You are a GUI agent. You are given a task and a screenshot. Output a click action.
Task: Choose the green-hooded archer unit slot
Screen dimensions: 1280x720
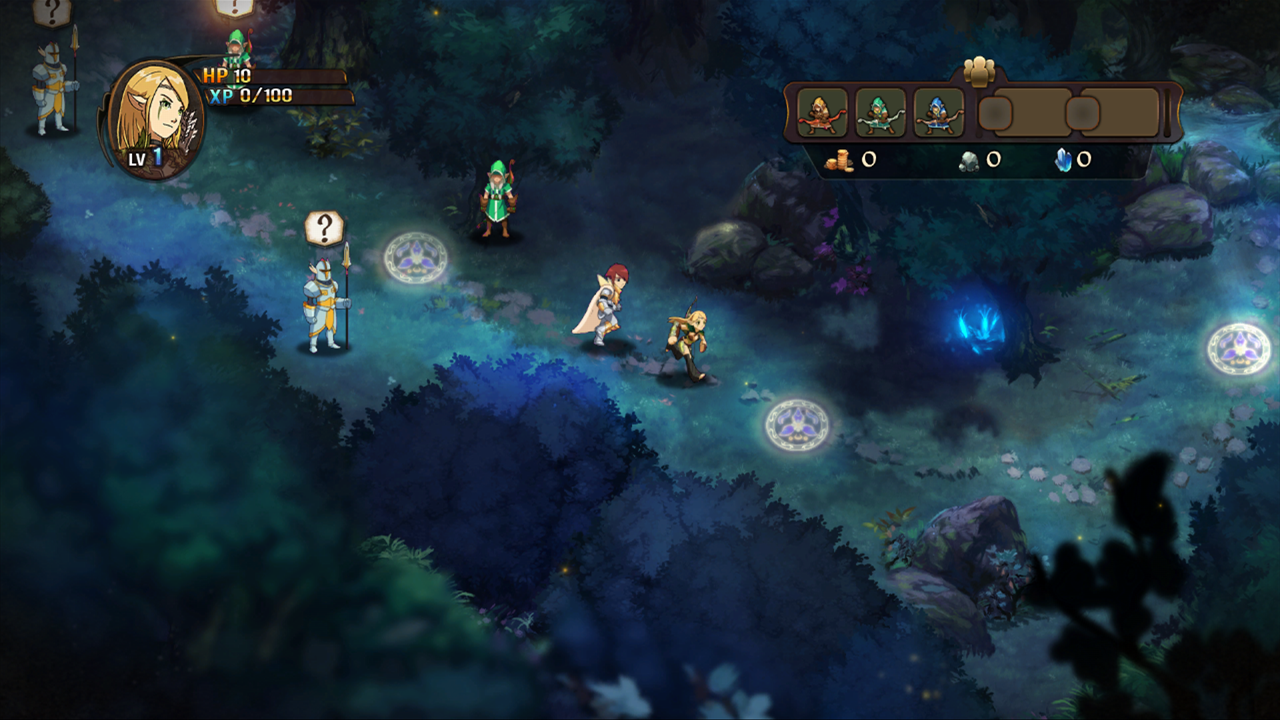(881, 113)
